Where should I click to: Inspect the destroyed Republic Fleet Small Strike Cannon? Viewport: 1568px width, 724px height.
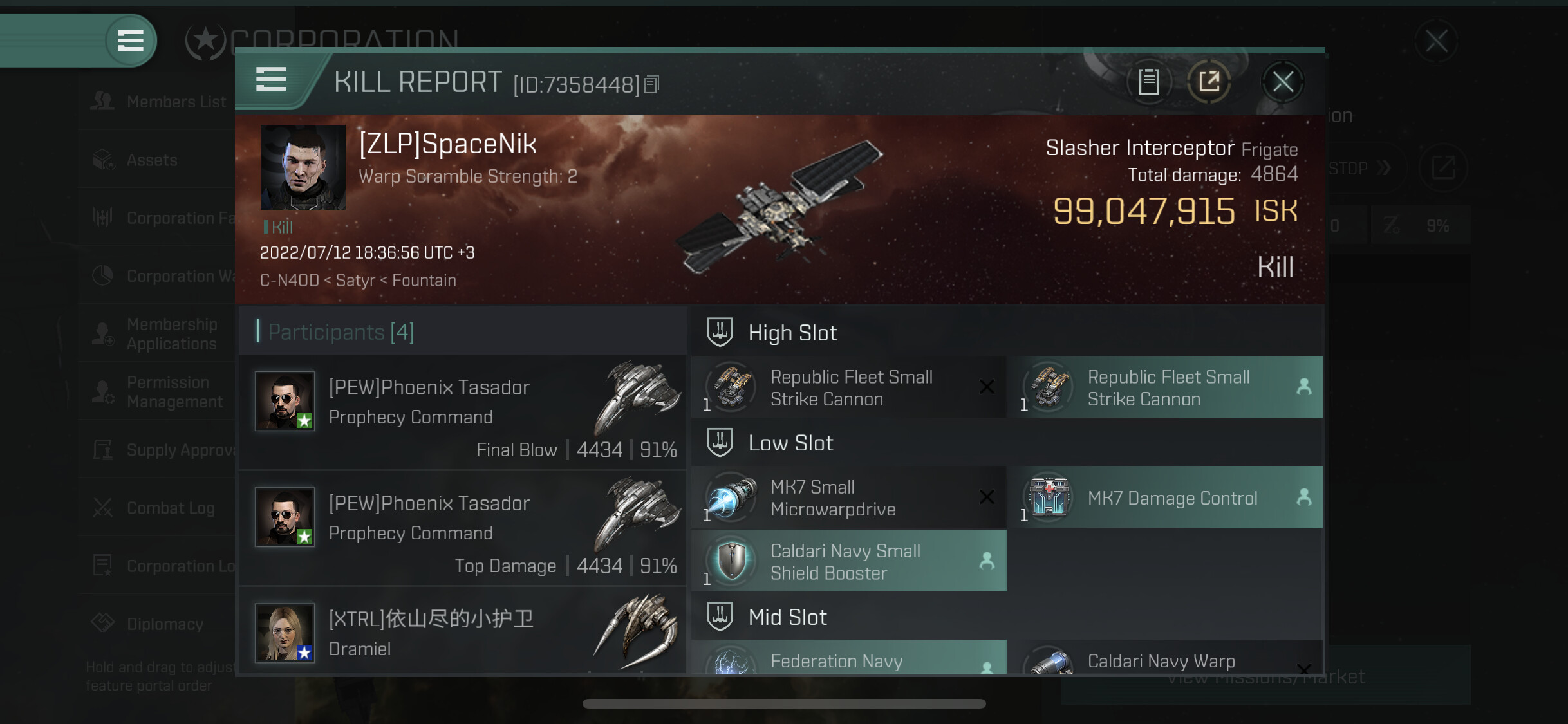(848, 387)
